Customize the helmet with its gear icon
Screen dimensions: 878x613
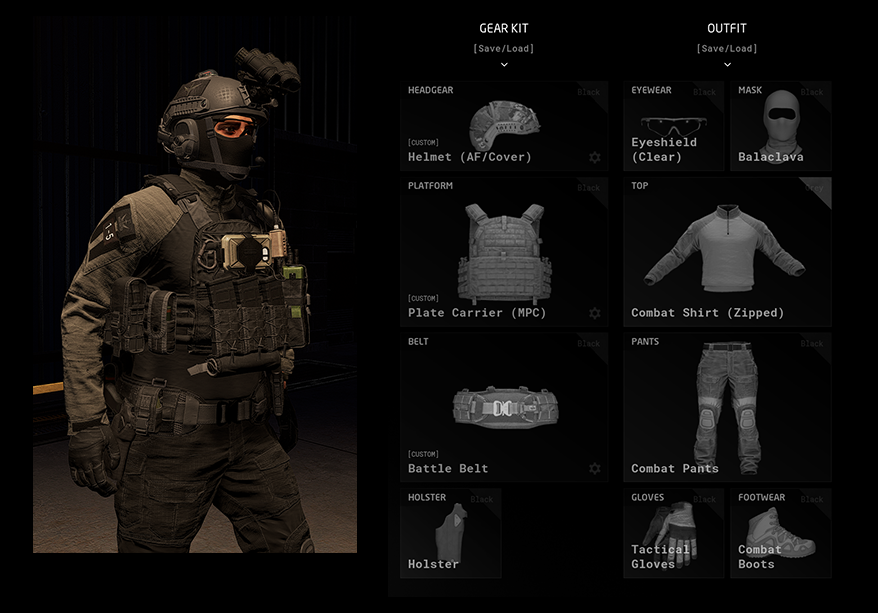click(595, 158)
